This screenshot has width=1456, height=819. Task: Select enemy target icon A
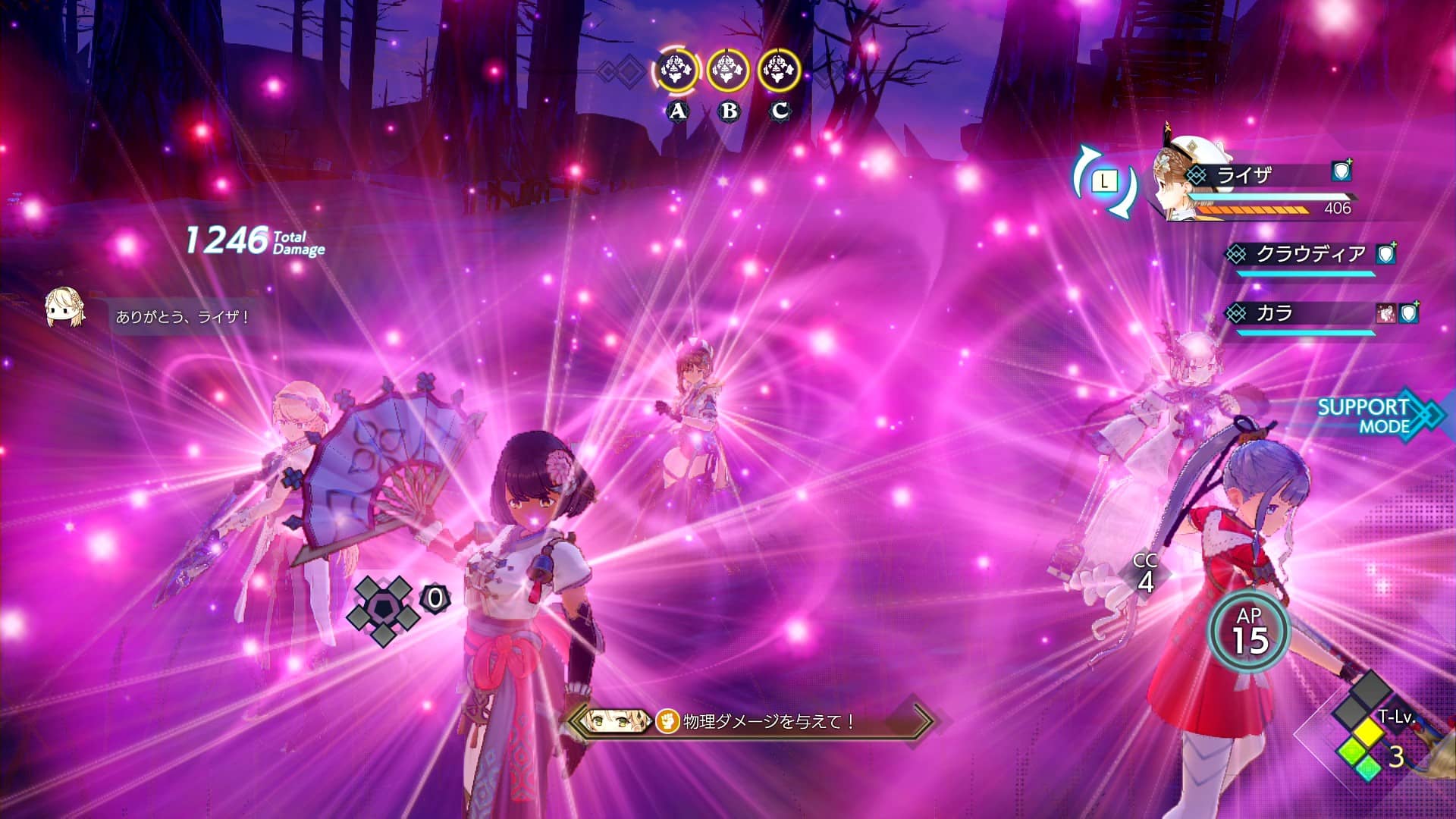click(676, 71)
